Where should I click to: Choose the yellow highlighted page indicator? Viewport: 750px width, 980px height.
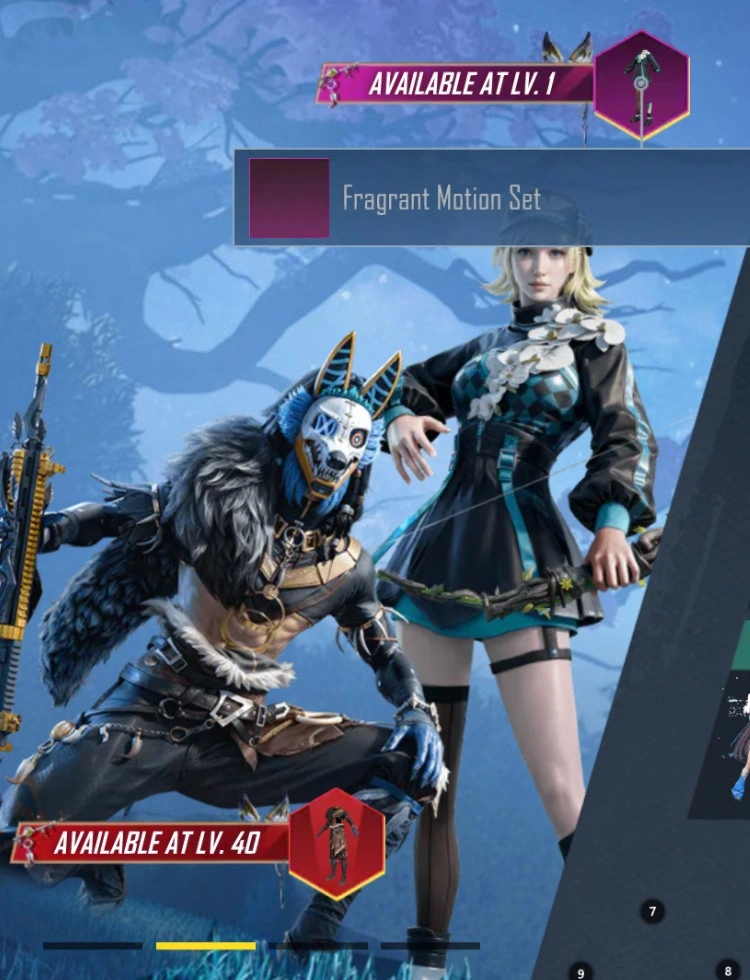point(206,945)
